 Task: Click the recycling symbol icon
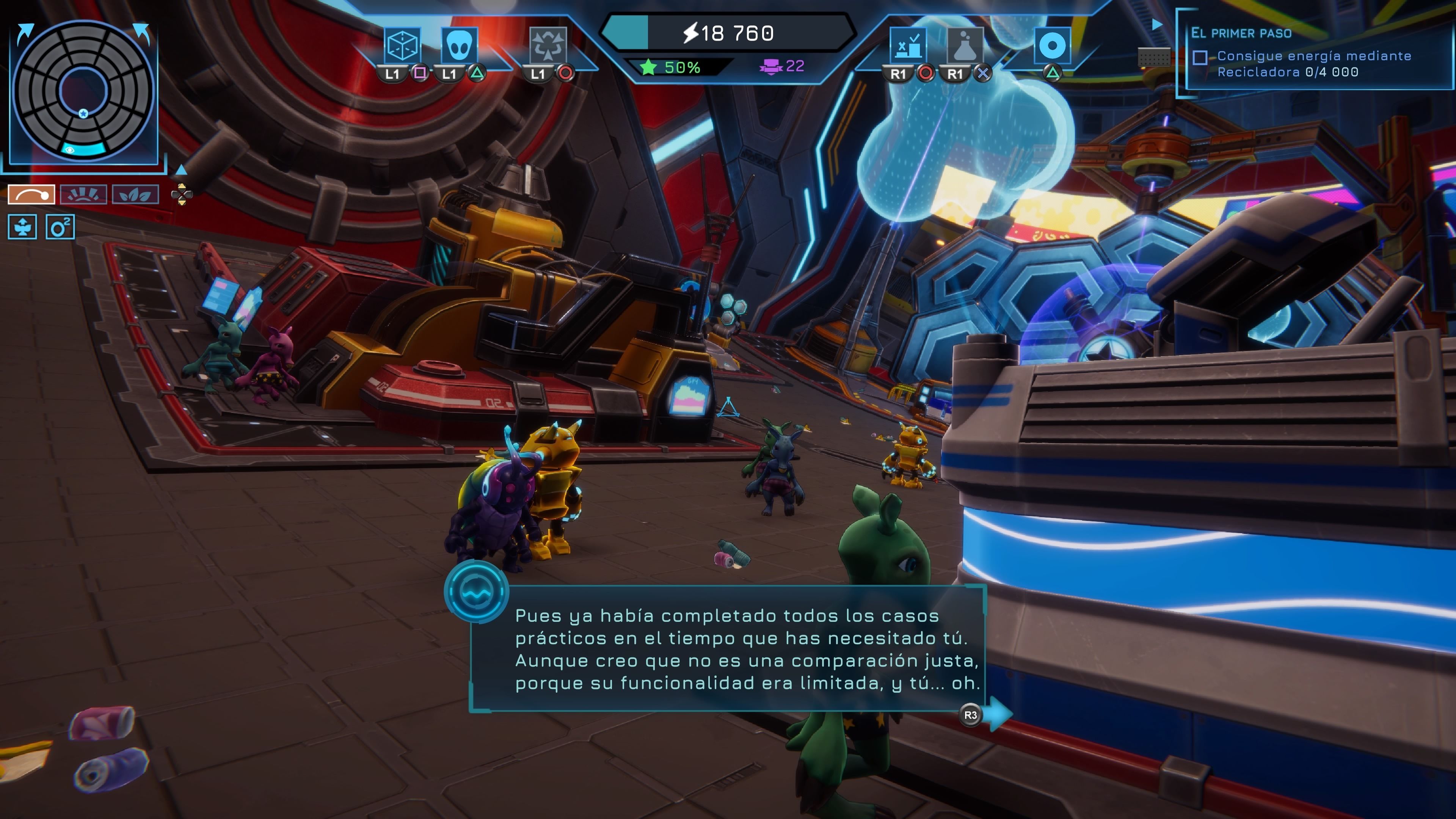pos(547,45)
